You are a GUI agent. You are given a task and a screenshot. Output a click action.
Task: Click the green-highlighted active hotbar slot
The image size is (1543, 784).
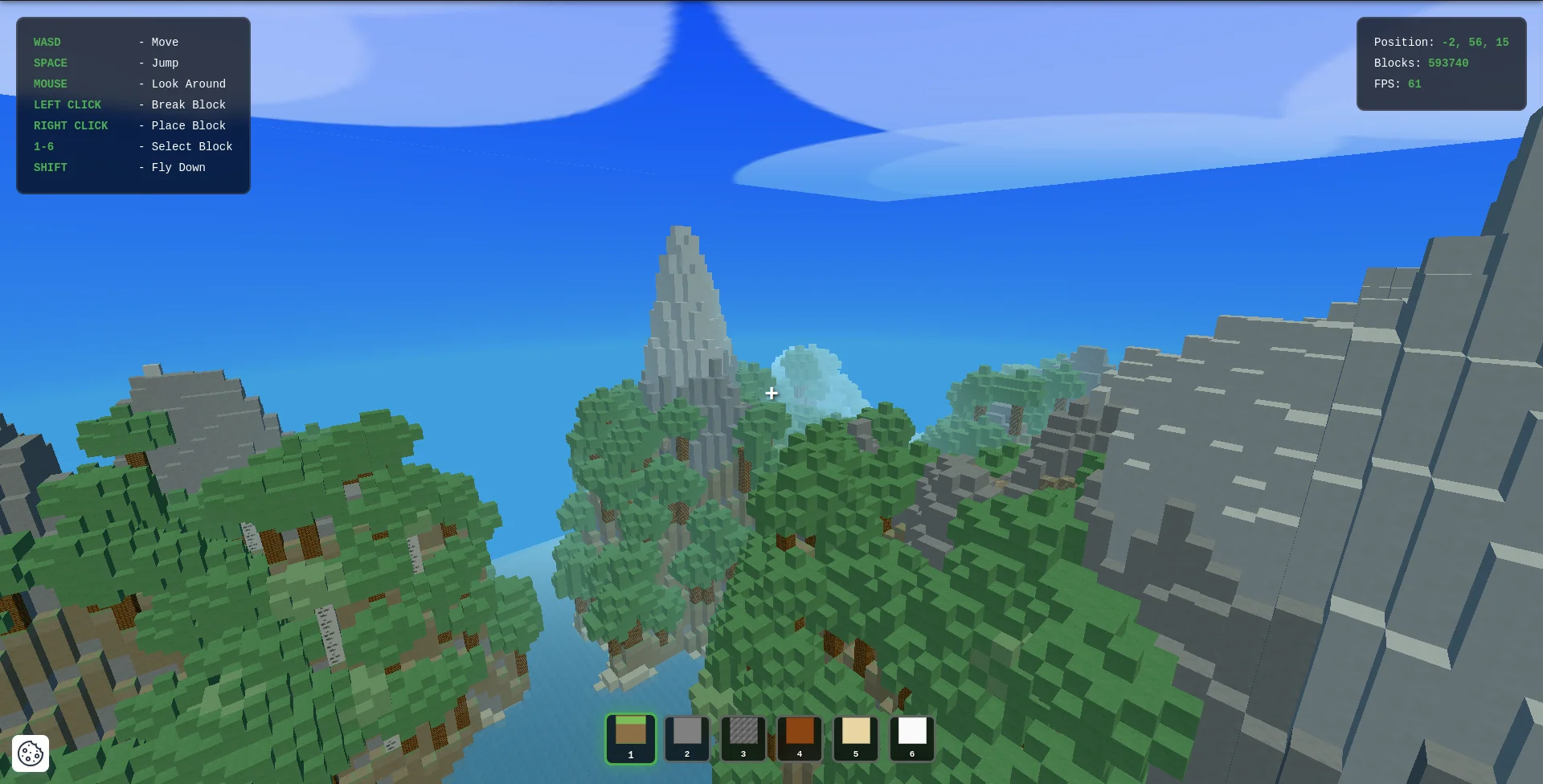point(630,737)
